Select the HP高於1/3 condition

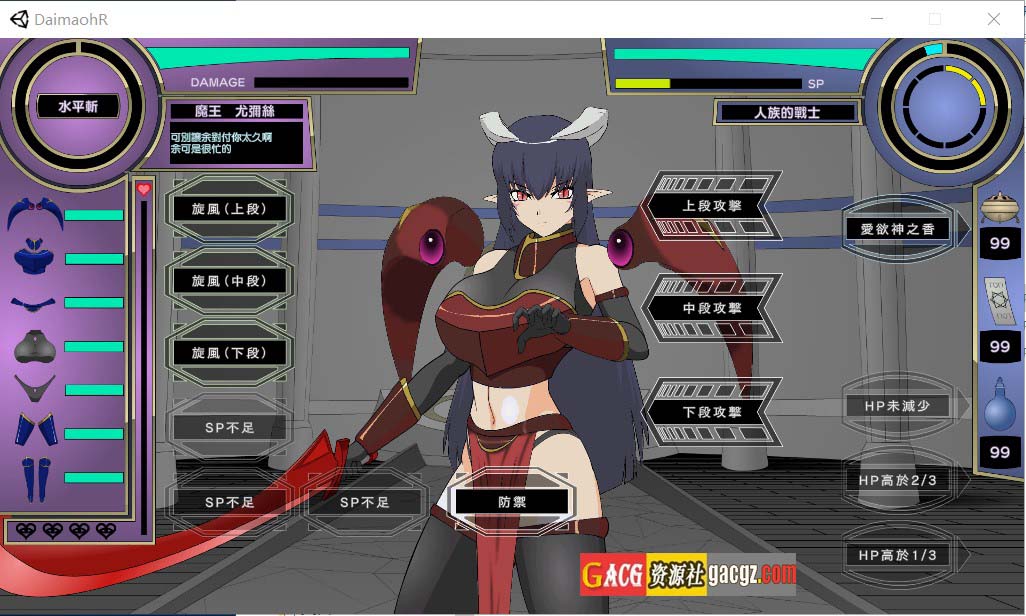(897, 554)
